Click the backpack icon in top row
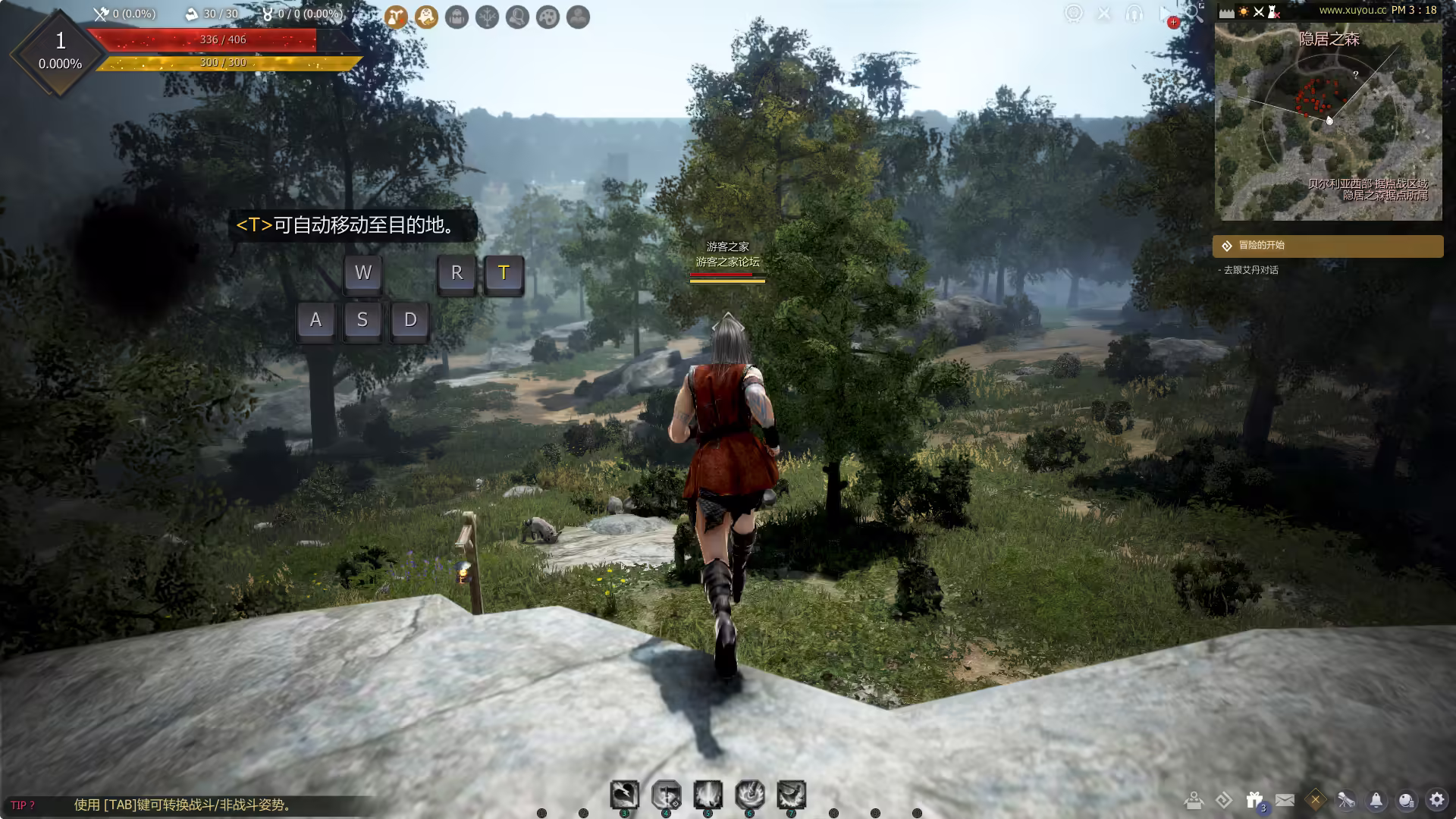 pyautogui.click(x=457, y=17)
